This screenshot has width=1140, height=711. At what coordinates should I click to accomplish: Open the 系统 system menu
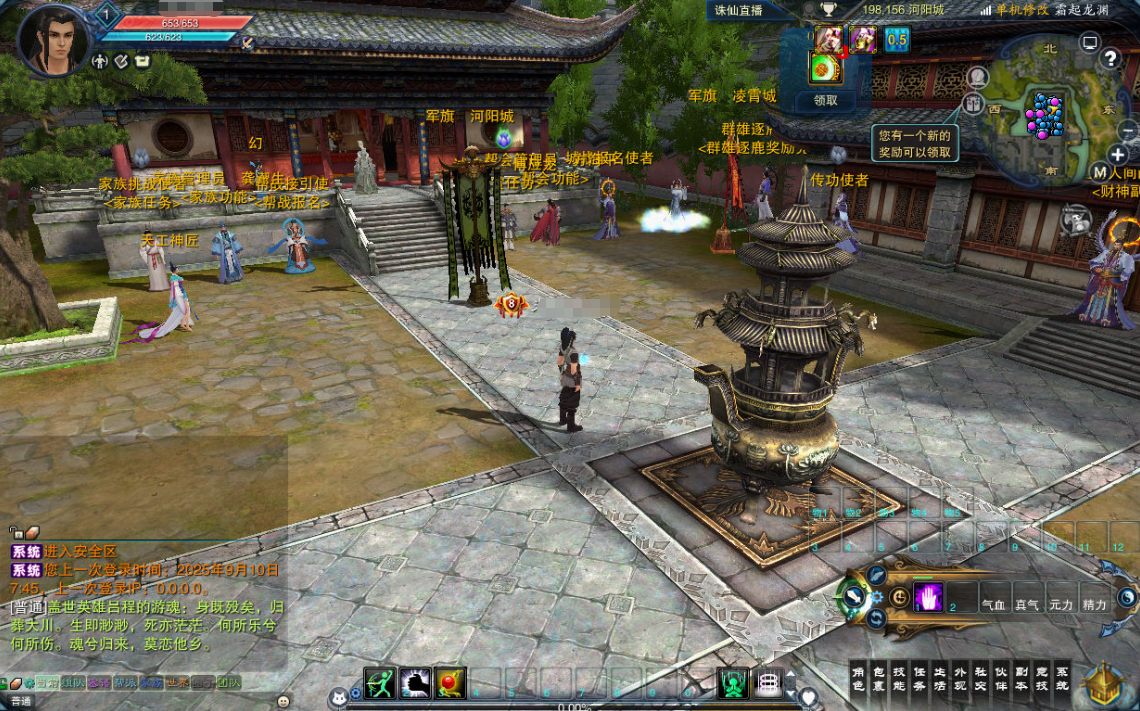(x=1062, y=678)
